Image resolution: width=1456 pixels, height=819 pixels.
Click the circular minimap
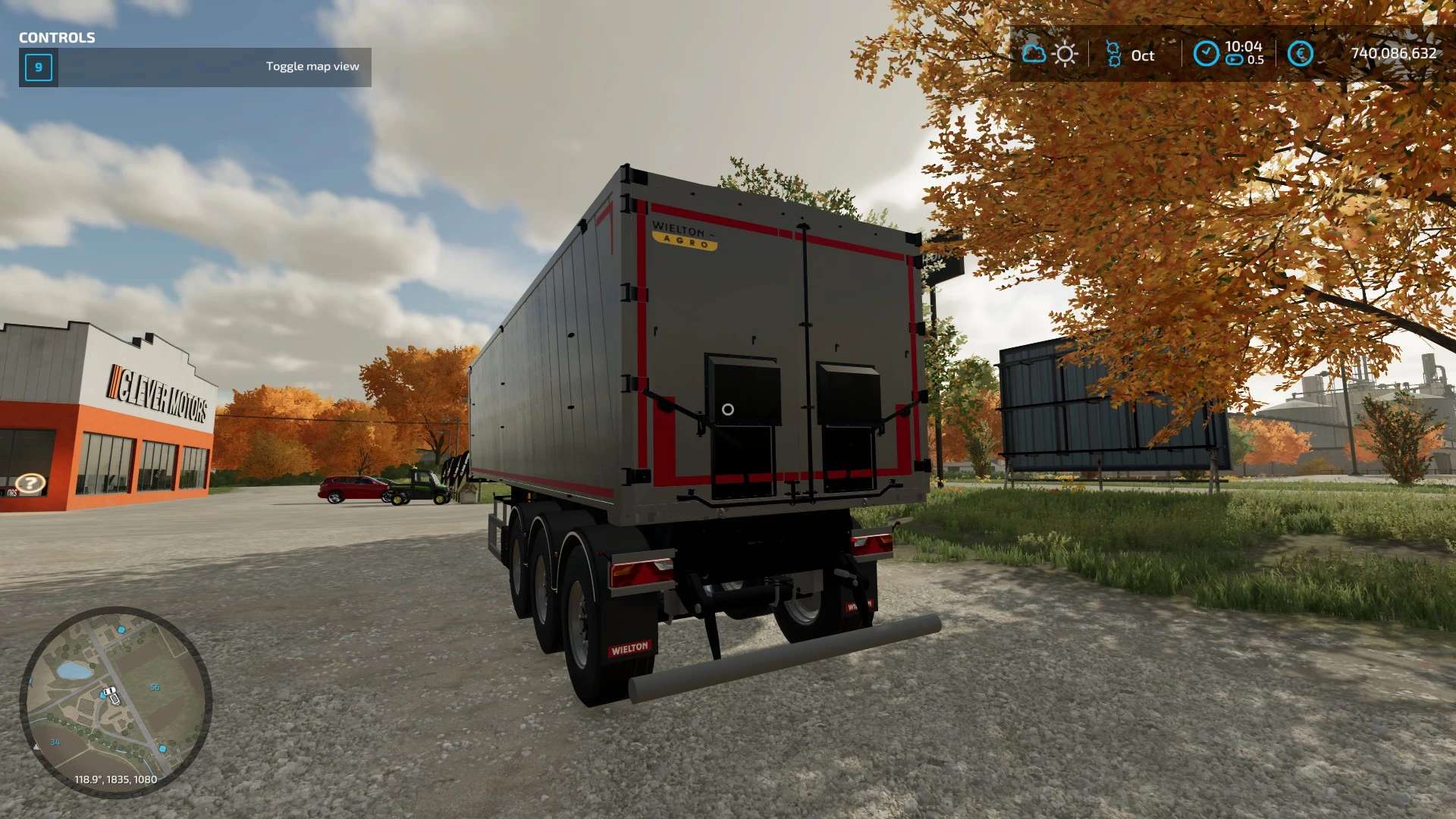(x=115, y=701)
